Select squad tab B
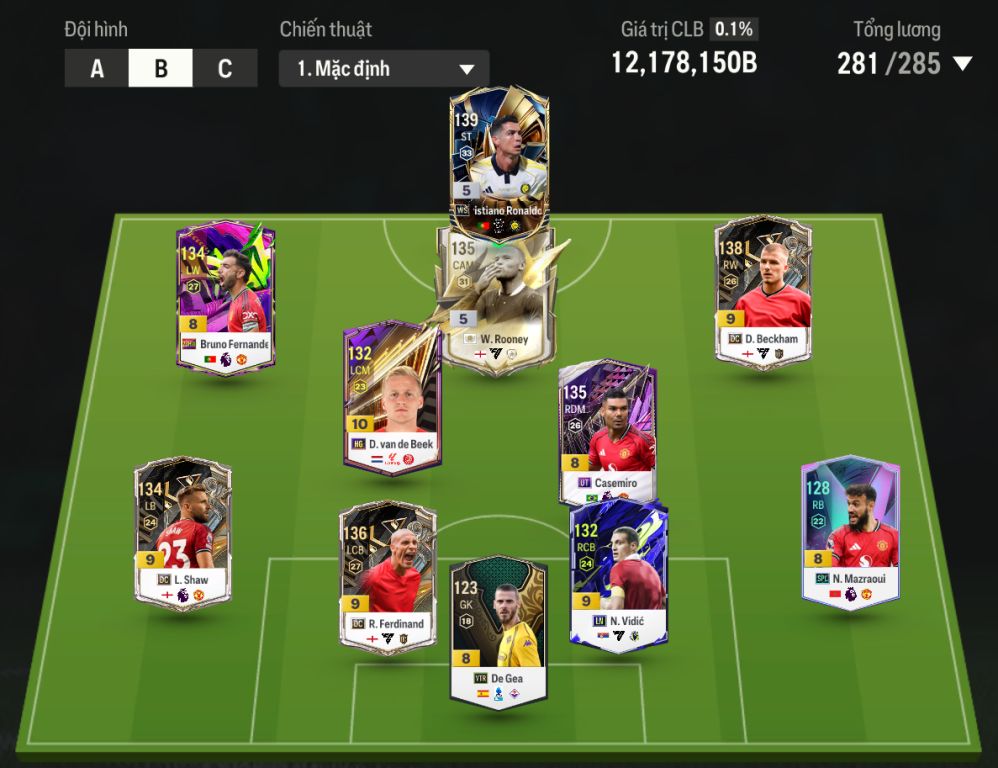Image resolution: width=998 pixels, height=768 pixels. click(161, 69)
